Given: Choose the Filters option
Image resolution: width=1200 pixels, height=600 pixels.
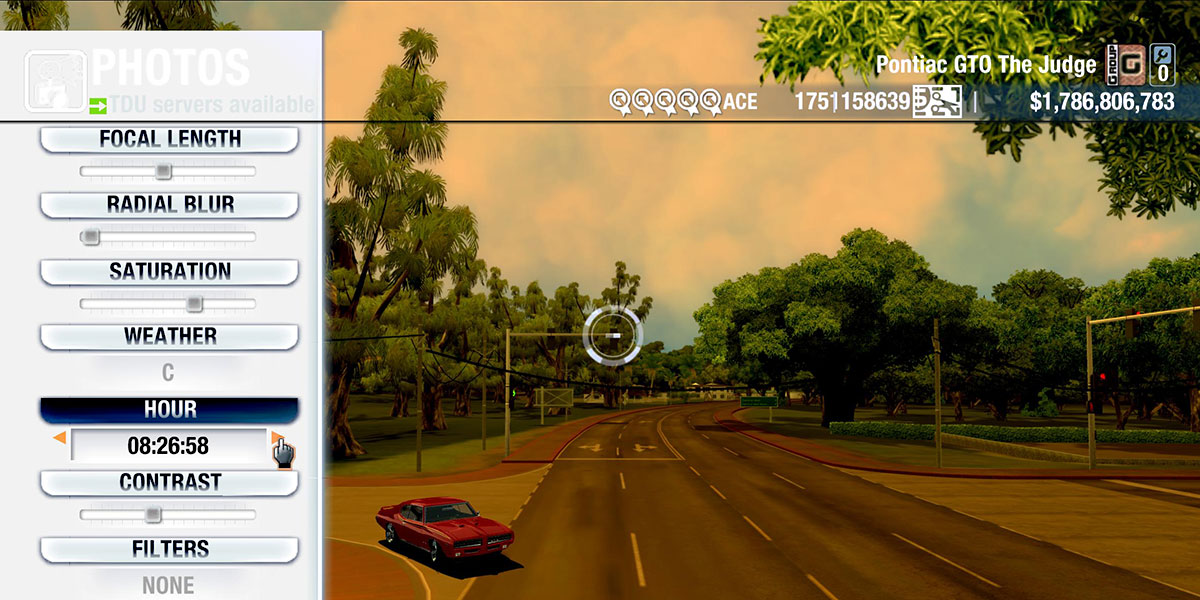Looking at the screenshot, I should (169, 550).
